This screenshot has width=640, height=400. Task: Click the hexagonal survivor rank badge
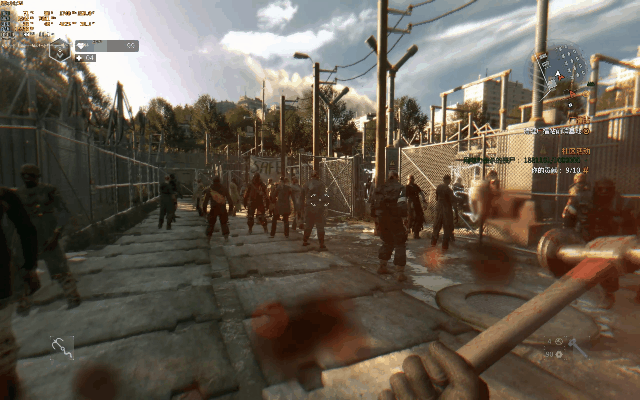[59, 48]
